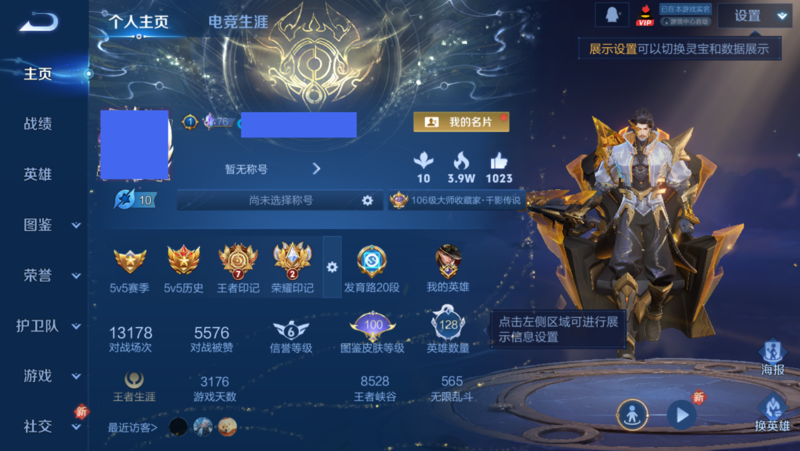Open the 荣耀印记 badge
800x451 pixels.
tap(292, 267)
